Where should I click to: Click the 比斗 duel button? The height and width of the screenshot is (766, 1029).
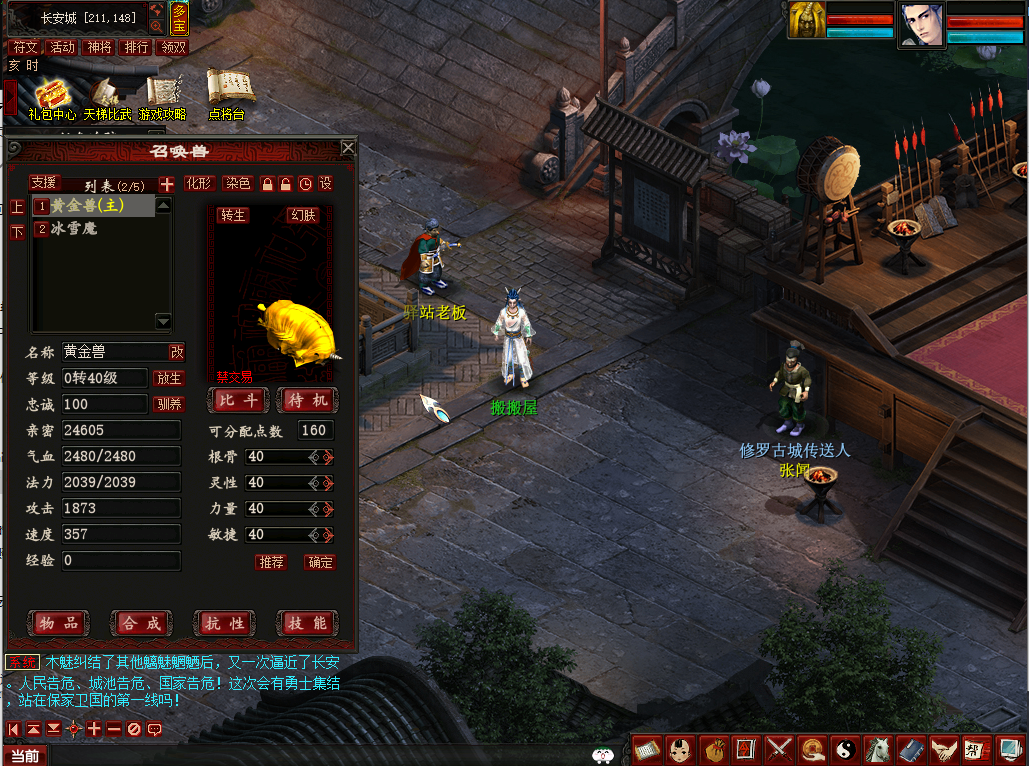click(x=240, y=400)
